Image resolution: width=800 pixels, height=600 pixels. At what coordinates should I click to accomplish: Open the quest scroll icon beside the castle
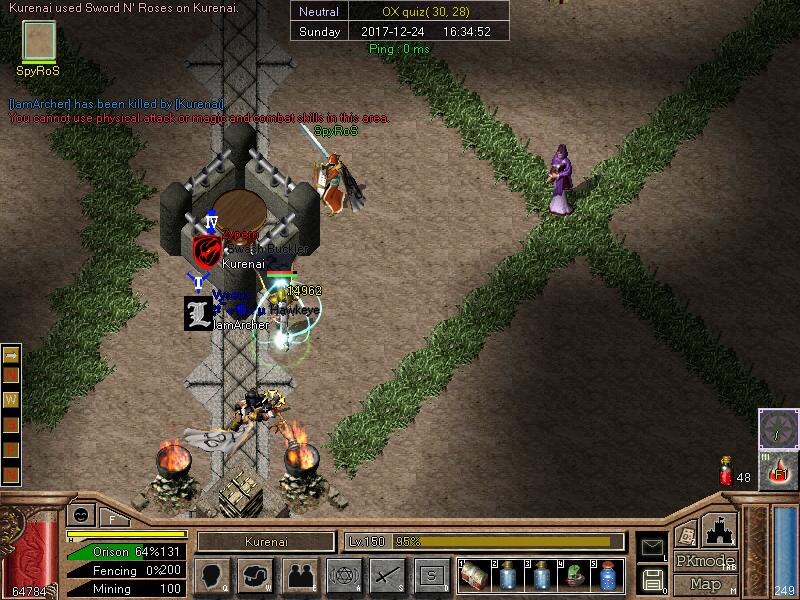(686, 535)
